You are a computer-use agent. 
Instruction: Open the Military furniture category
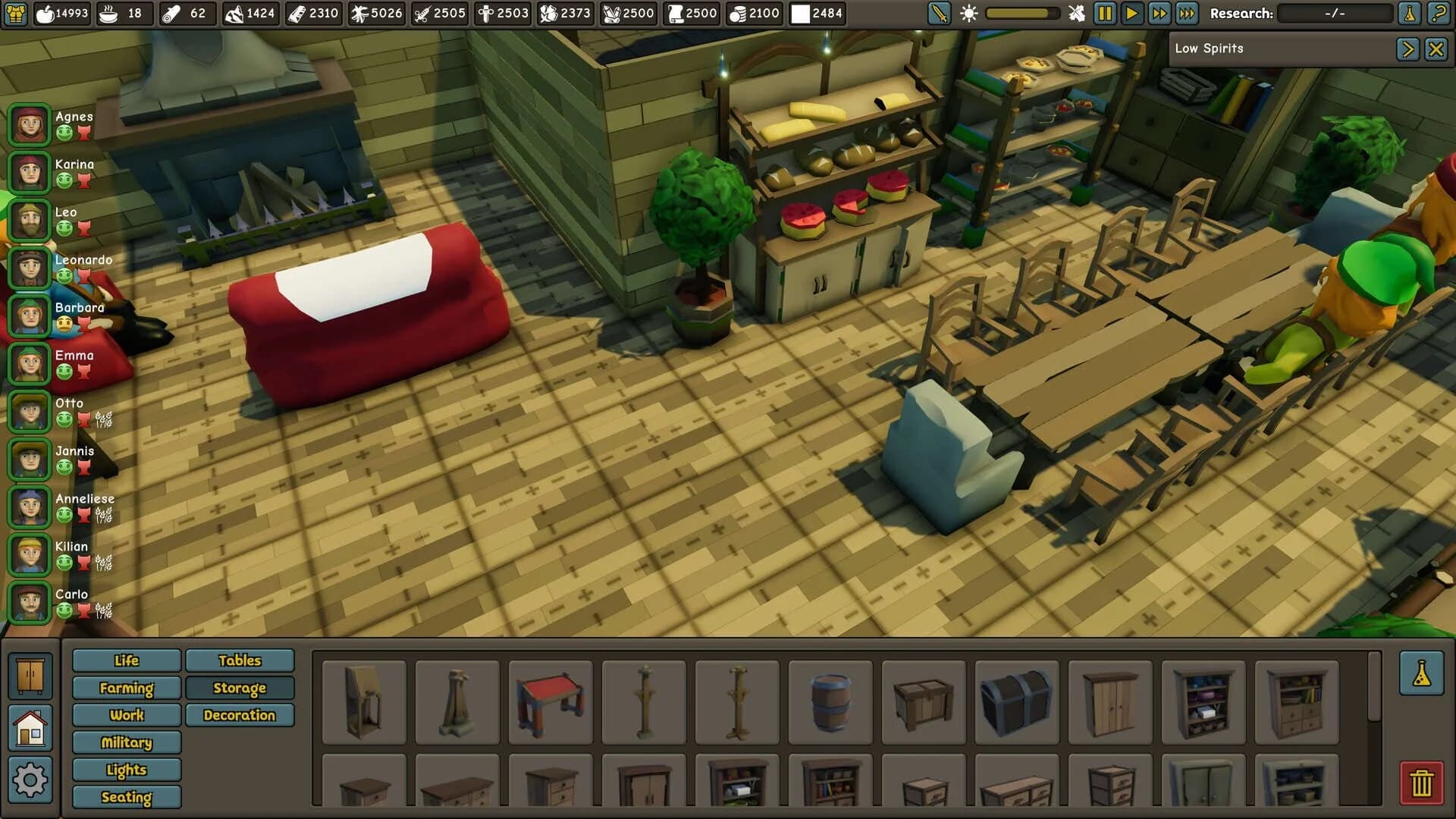pyautogui.click(x=126, y=742)
